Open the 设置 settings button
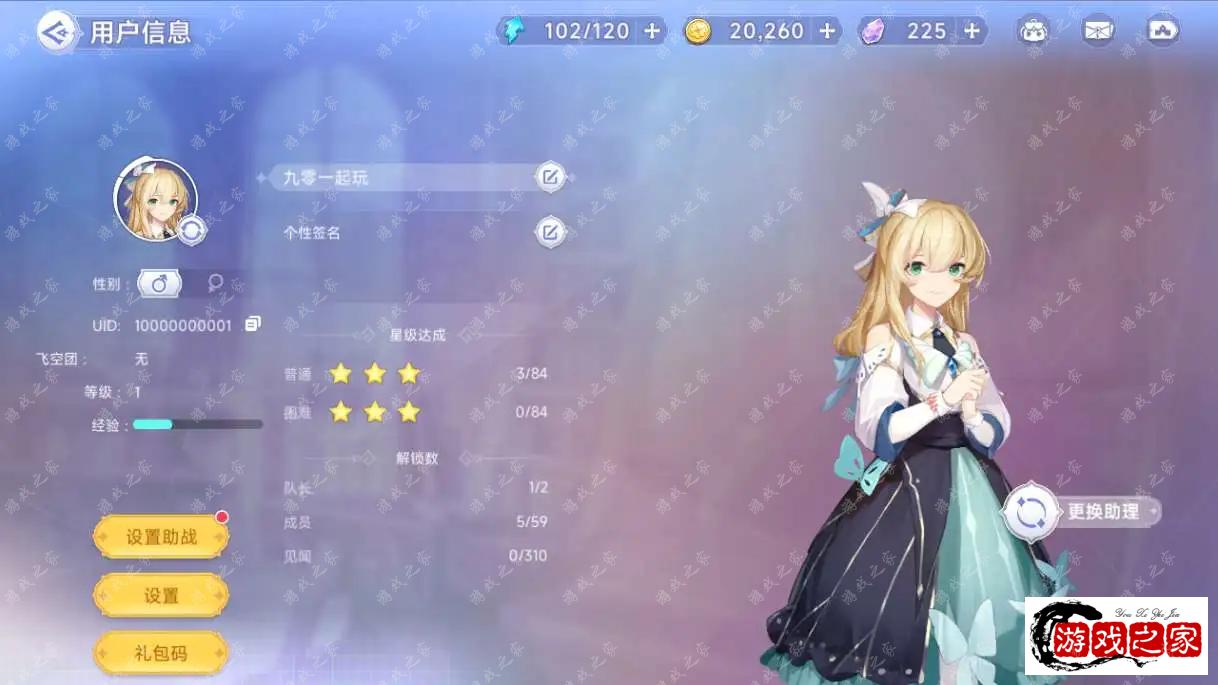This screenshot has height=685, width=1218. click(x=161, y=596)
